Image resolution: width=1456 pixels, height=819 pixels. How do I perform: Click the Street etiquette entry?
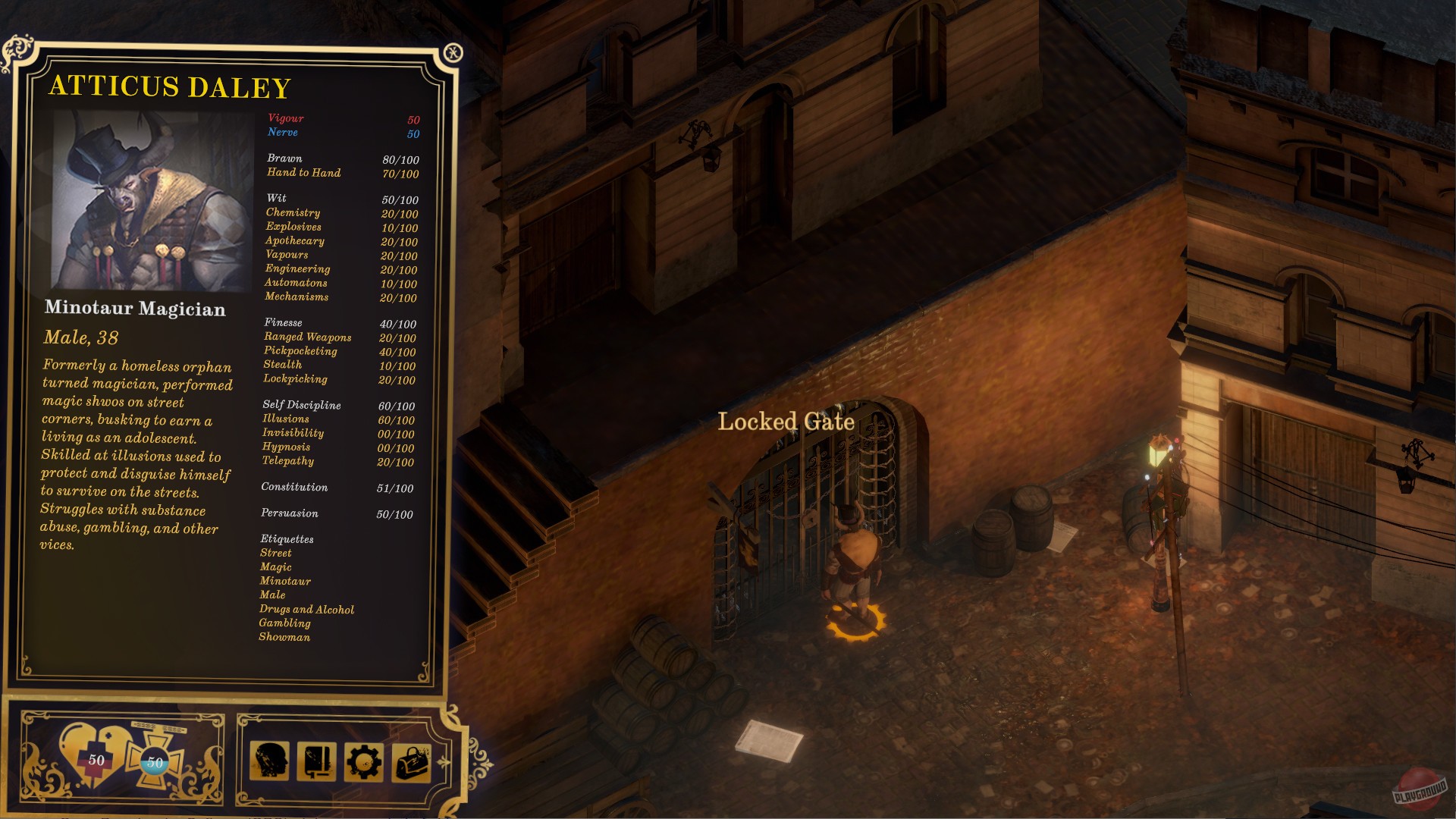tap(277, 553)
